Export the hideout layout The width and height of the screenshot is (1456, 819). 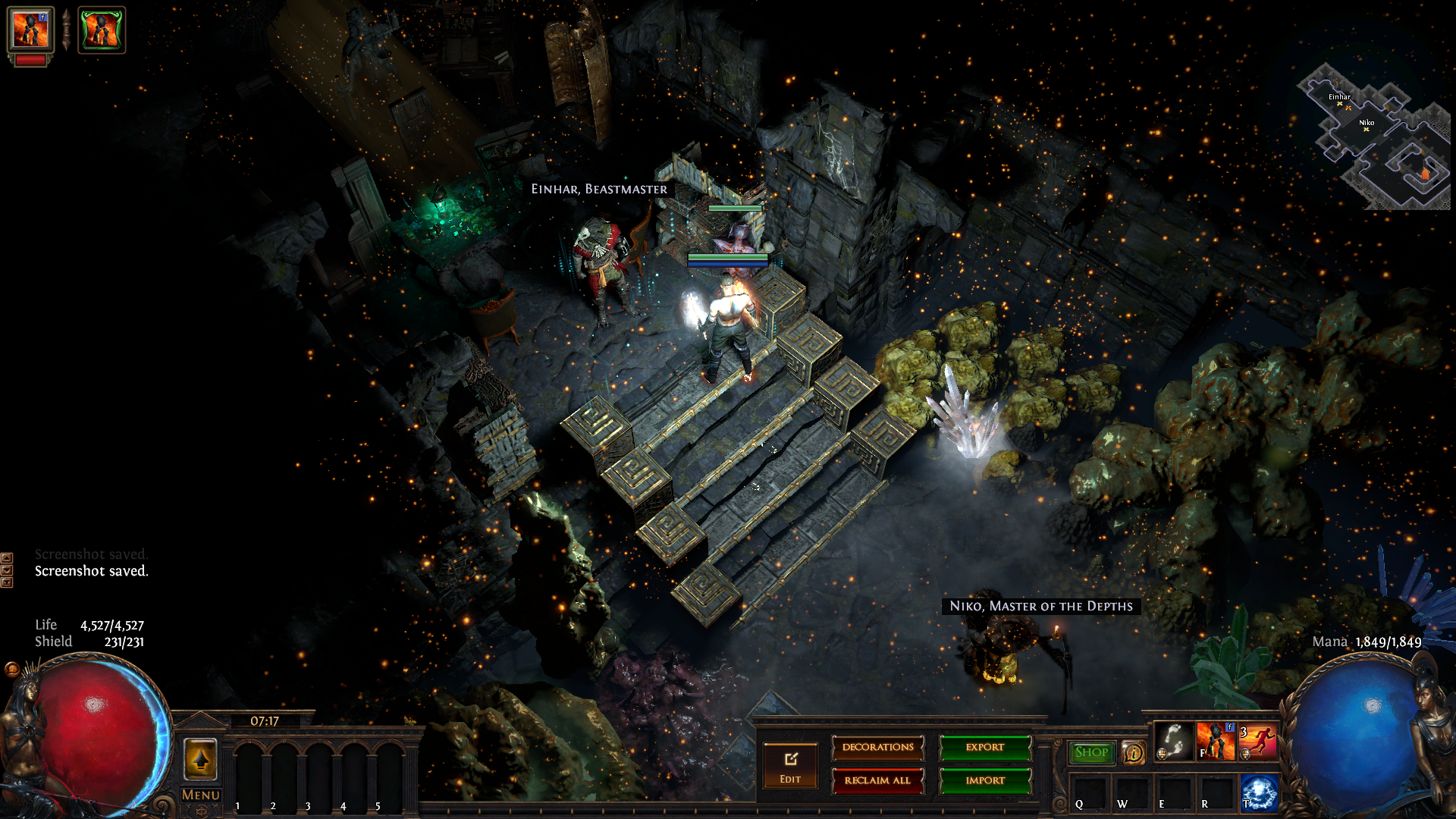[985, 748]
